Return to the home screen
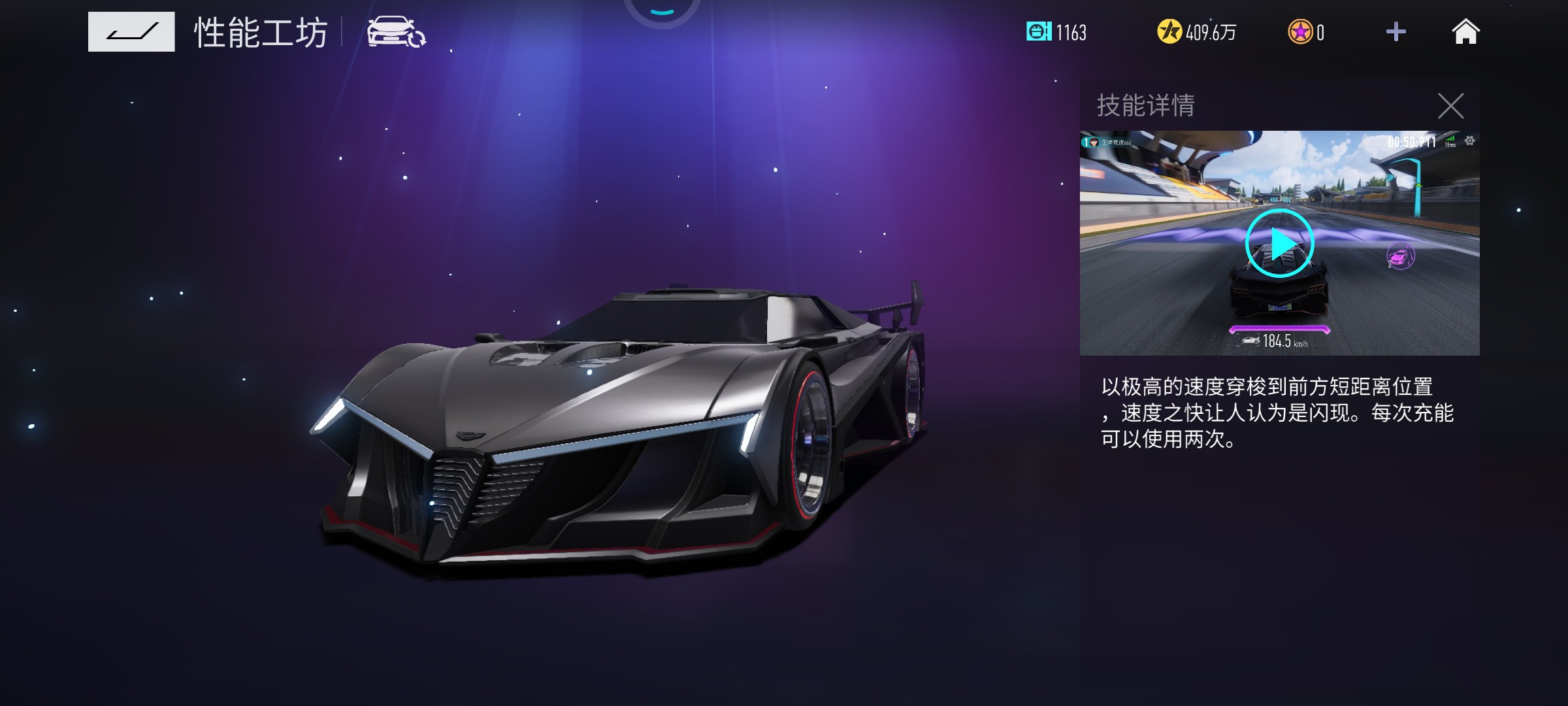Image resolution: width=1568 pixels, height=706 pixels. coord(1465,32)
